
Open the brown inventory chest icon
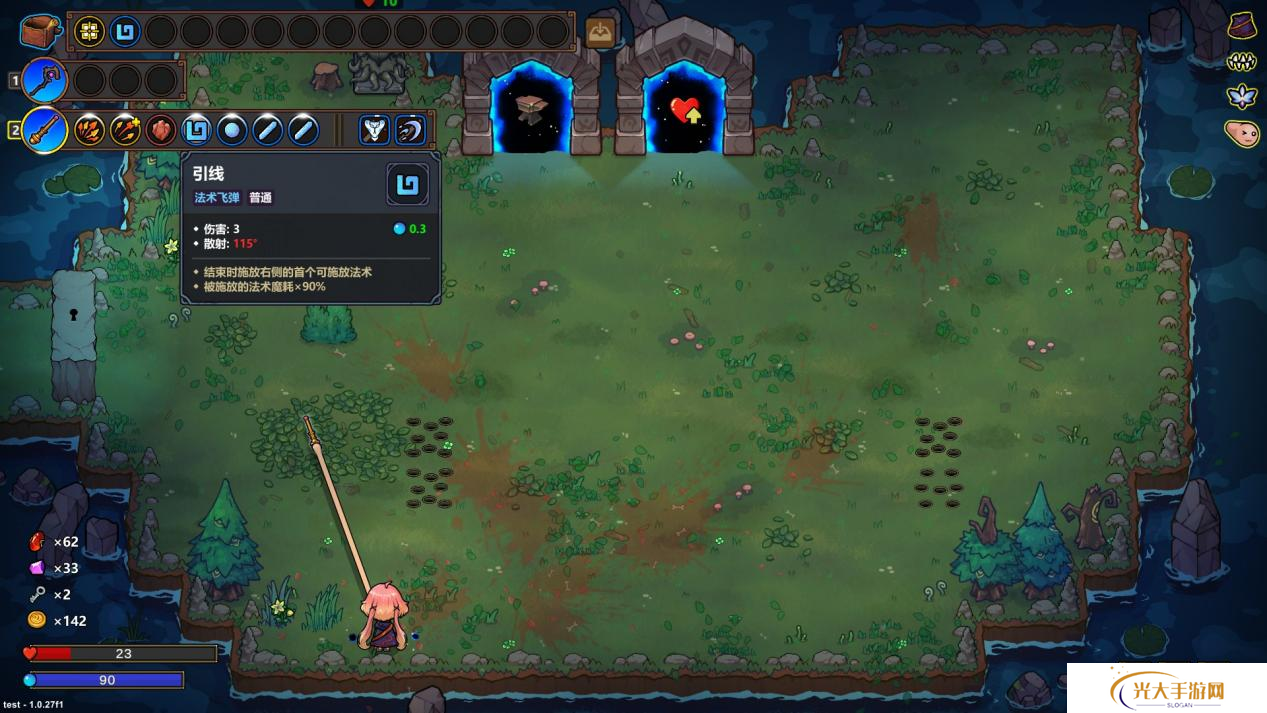pos(41,31)
